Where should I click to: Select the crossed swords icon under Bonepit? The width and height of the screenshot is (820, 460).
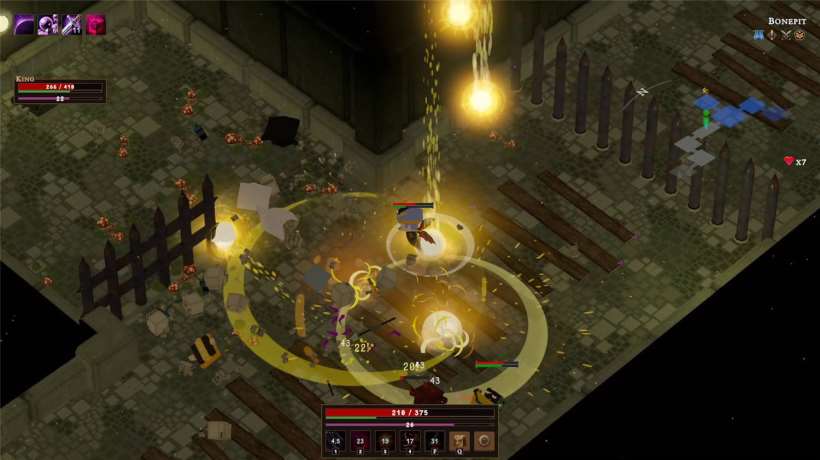coord(786,36)
